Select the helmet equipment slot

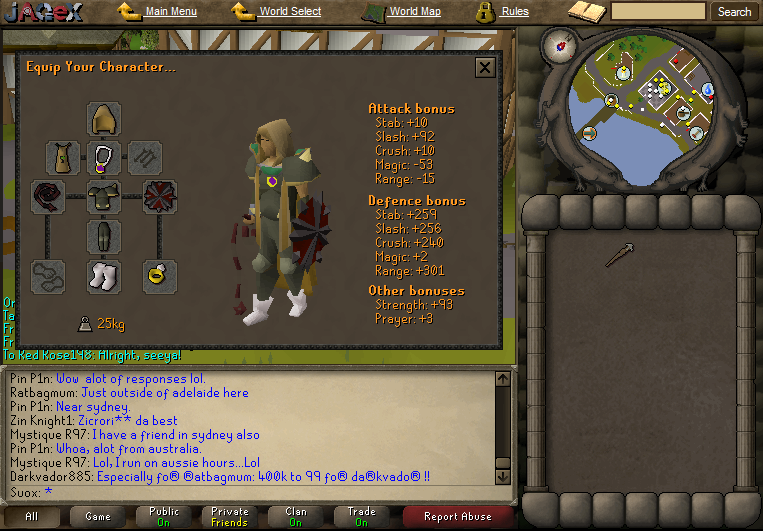pos(103,118)
